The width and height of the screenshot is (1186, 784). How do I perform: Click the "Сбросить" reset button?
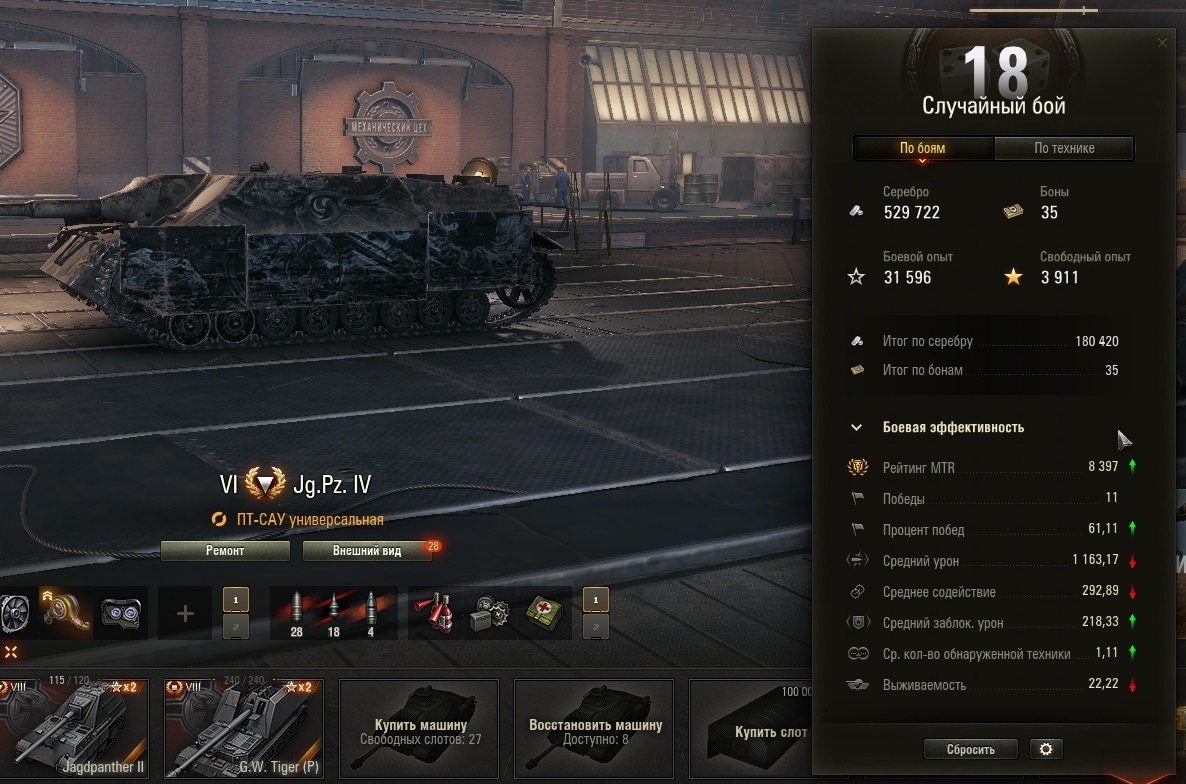(x=970, y=749)
